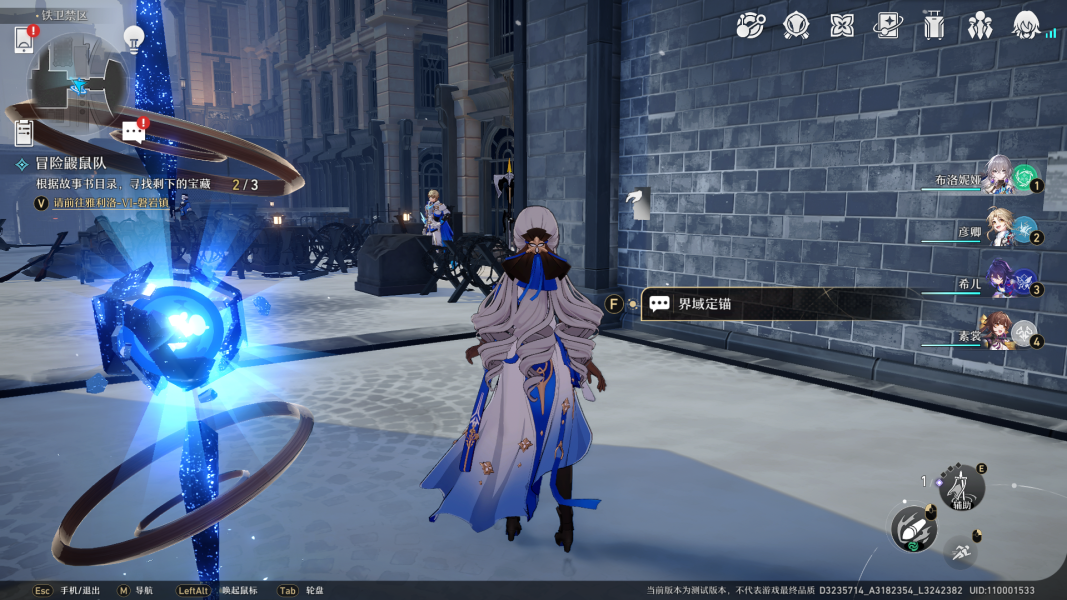Open the mission log clipboard icon
Image resolution: width=1067 pixels, height=600 pixels.
24,132
